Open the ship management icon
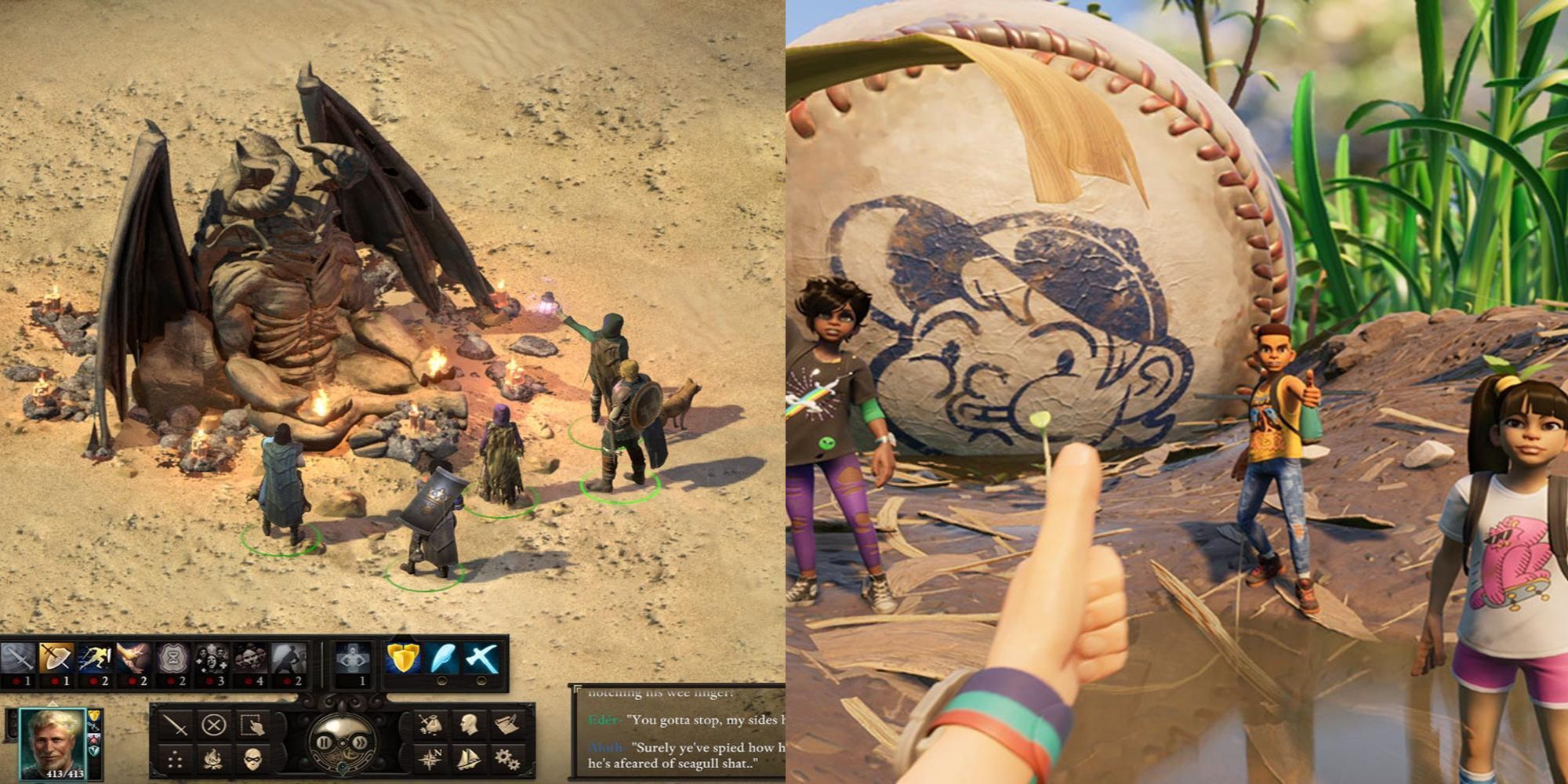1568x784 pixels. point(468,759)
